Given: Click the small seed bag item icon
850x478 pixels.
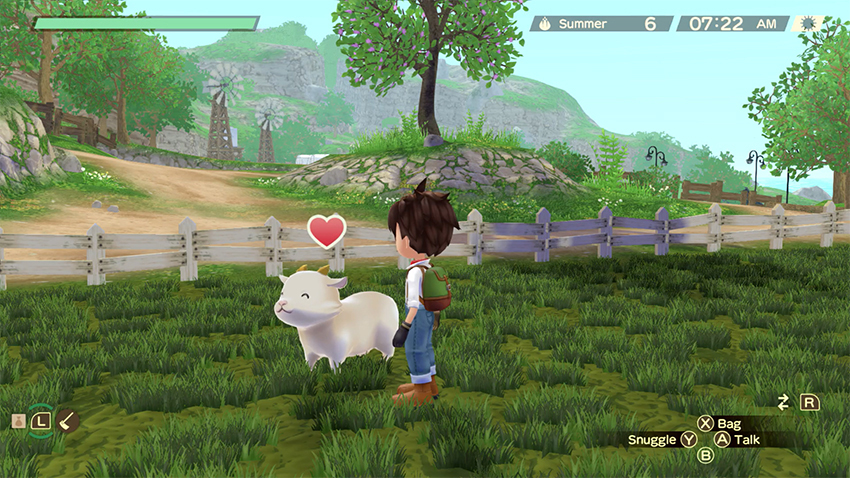Looking at the screenshot, I should pyautogui.click(x=18, y=421).
